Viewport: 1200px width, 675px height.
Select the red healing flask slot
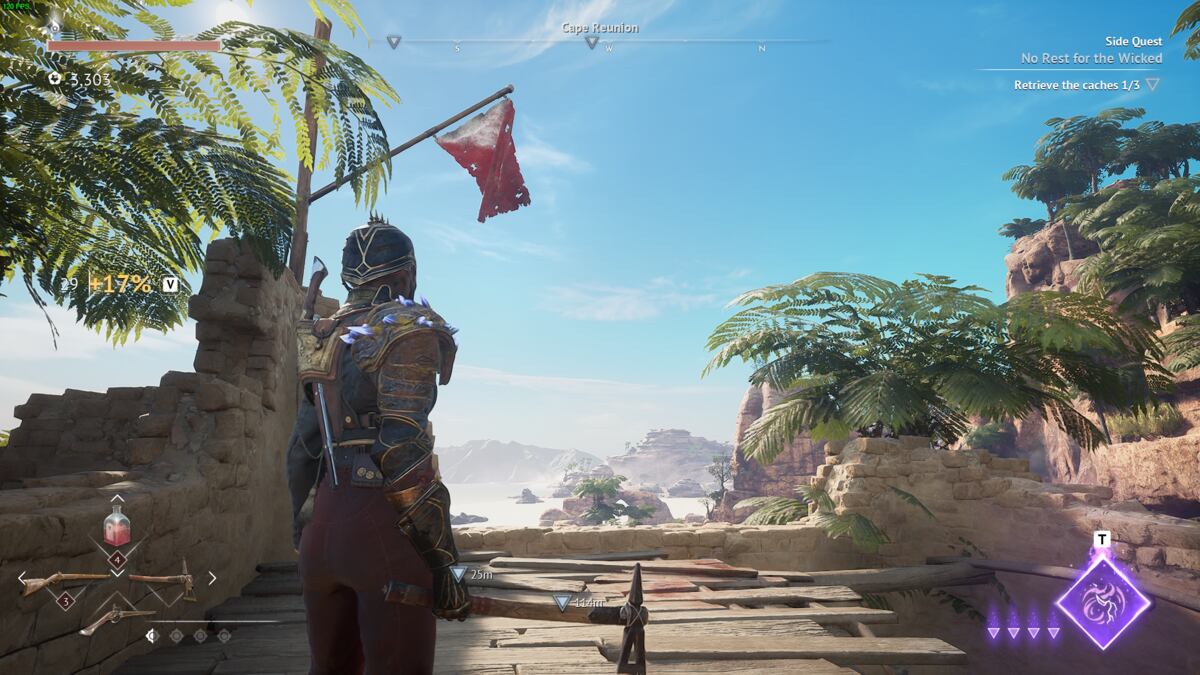(x=117, y=527)
